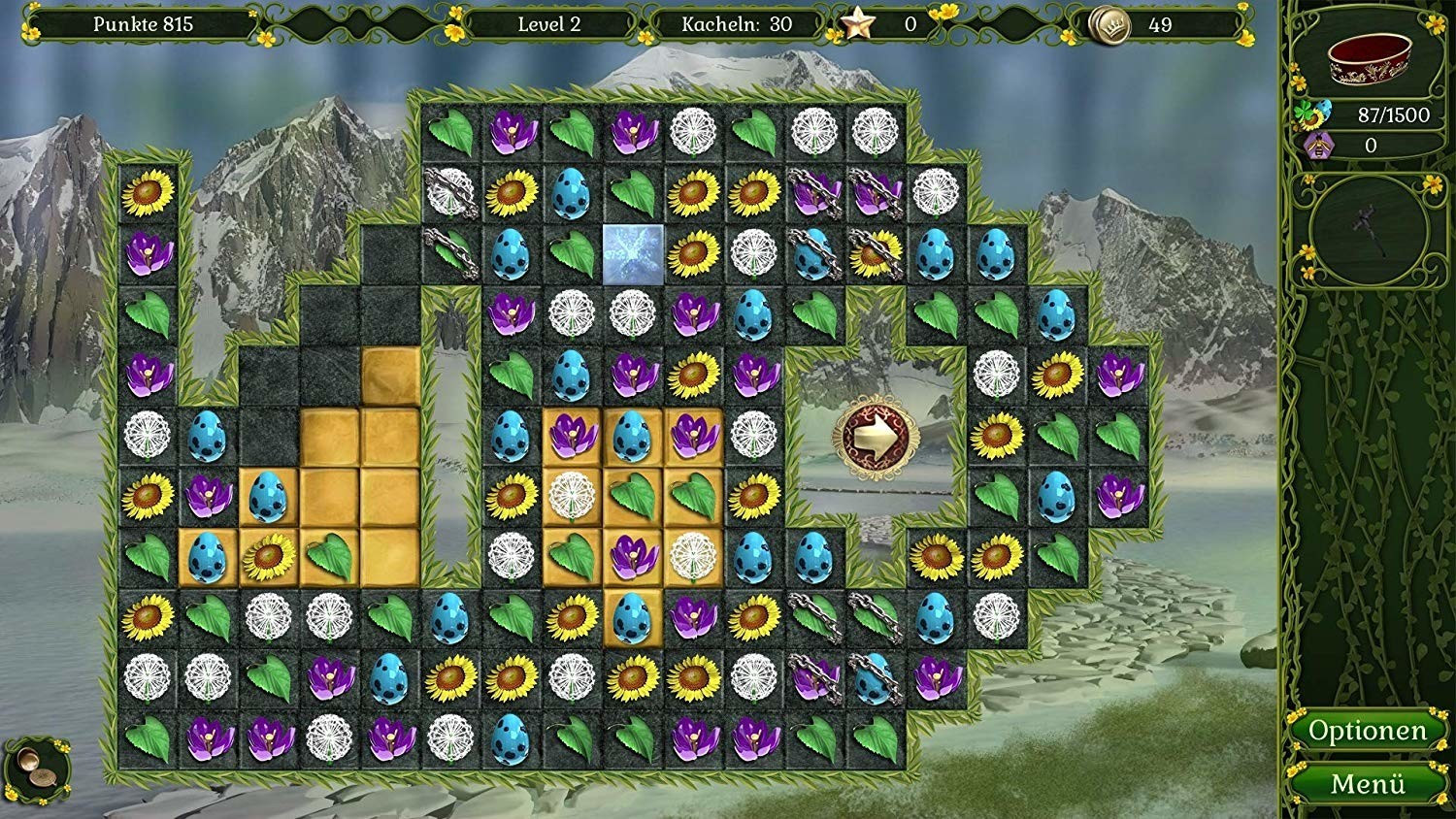1456x819 pixels.
Task: Select the chained sunflower tile
Action: click(875, 254)
